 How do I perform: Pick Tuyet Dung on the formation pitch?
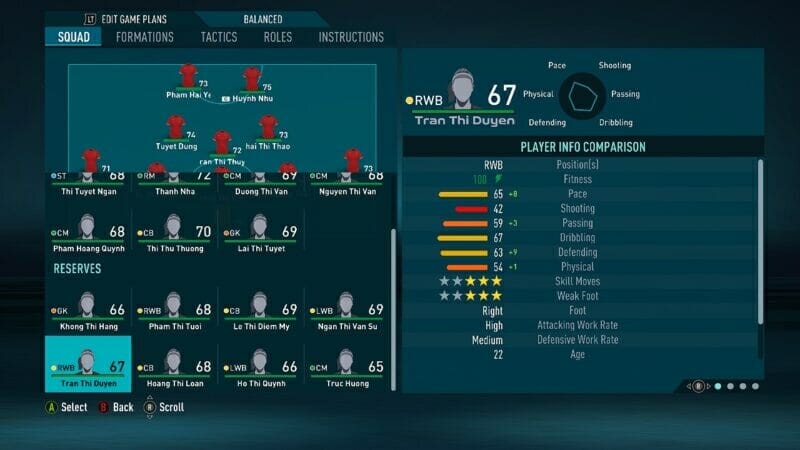[177, 128]
